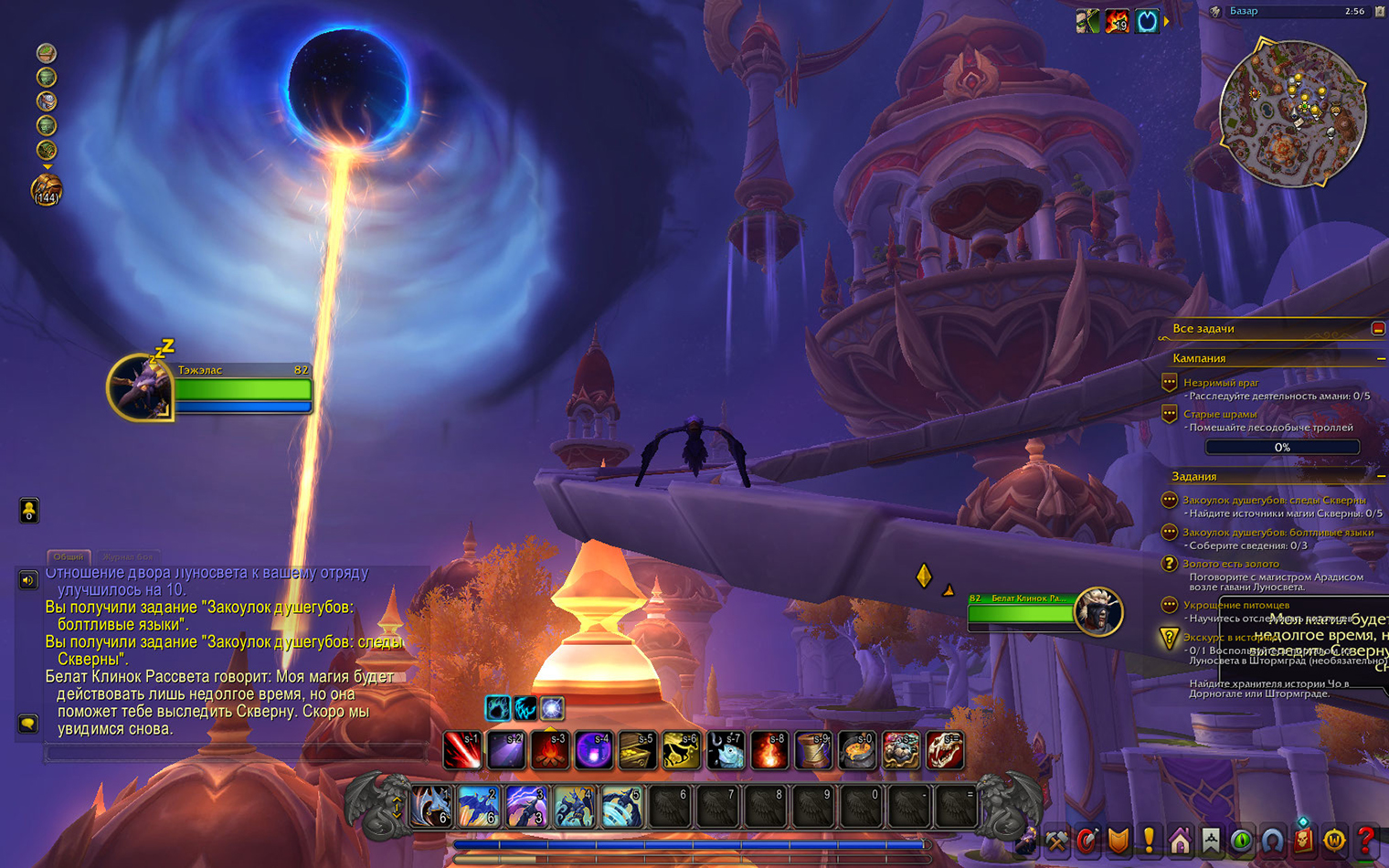This screenshot has width=1389, height=868.
Task: Use the gold treasure chest action slot
Action: [638, 751]
